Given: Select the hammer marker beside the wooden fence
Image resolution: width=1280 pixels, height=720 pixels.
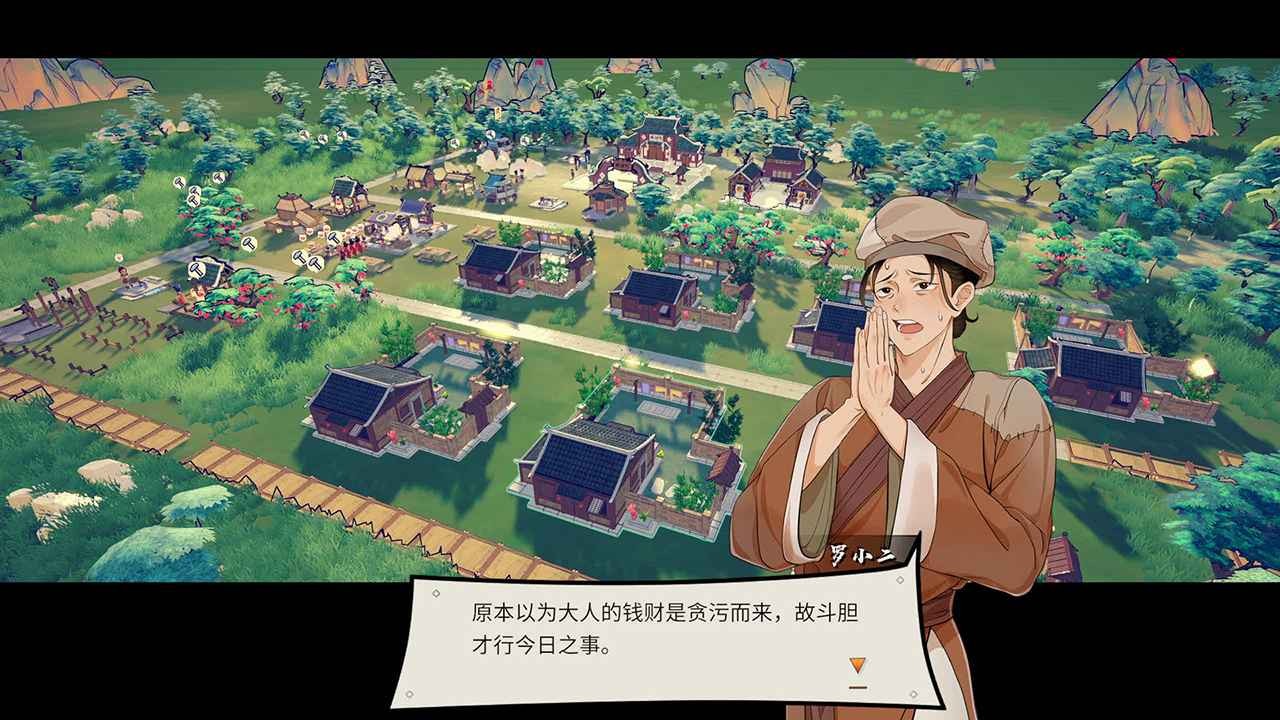Looking at the screenshot, I should pyautogui.click(x=193, y=268).
